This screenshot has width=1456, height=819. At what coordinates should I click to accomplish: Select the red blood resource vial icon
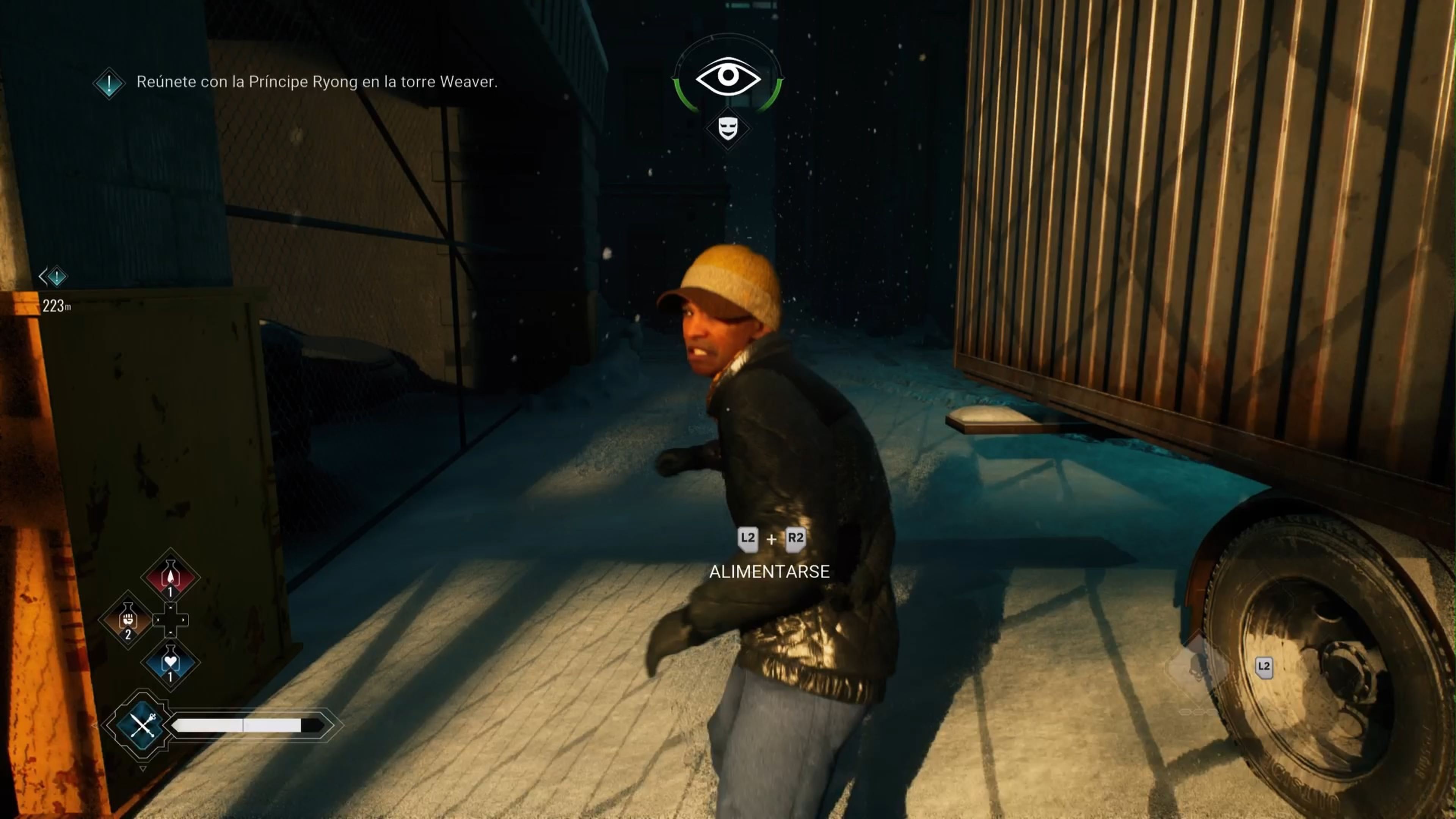[x=171, y=576]
